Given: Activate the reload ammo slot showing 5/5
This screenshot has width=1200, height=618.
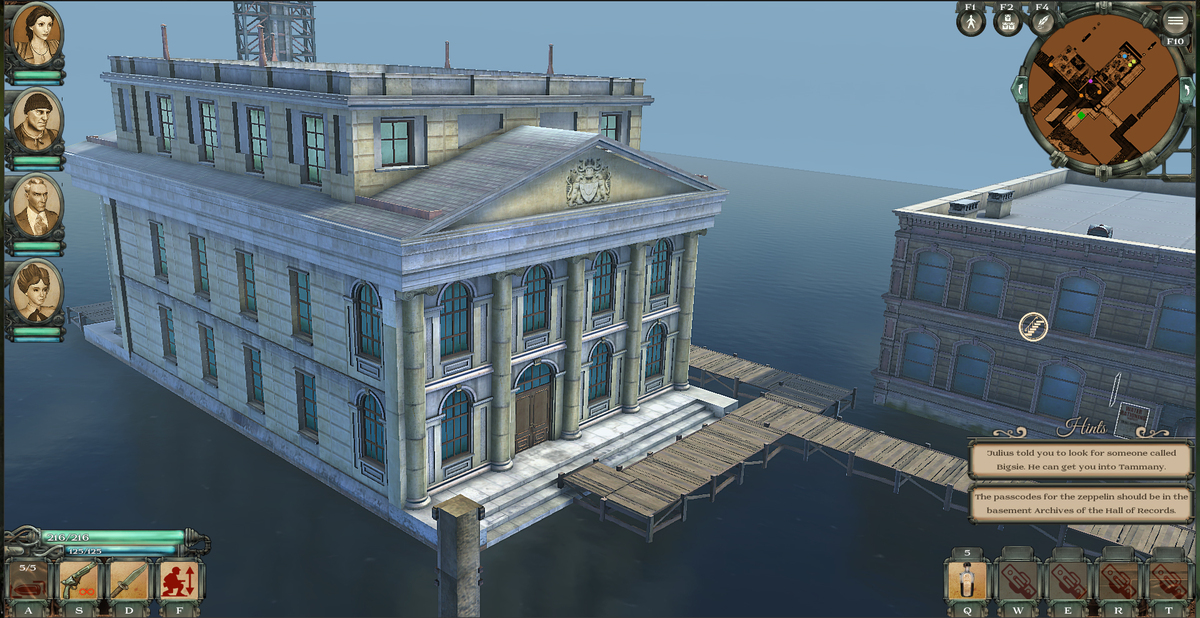Looking at the screenshot, I should tap(28, 580).
